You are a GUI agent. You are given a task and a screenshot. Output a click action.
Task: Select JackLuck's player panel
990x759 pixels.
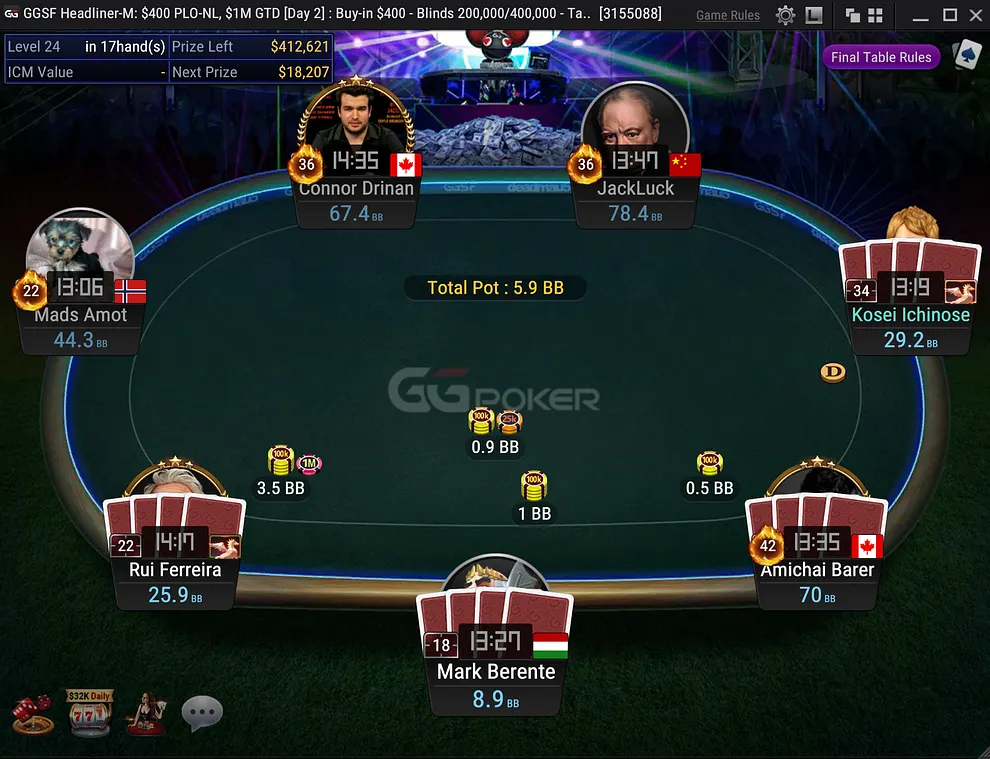pyautogui.click(x=635, y=200)
